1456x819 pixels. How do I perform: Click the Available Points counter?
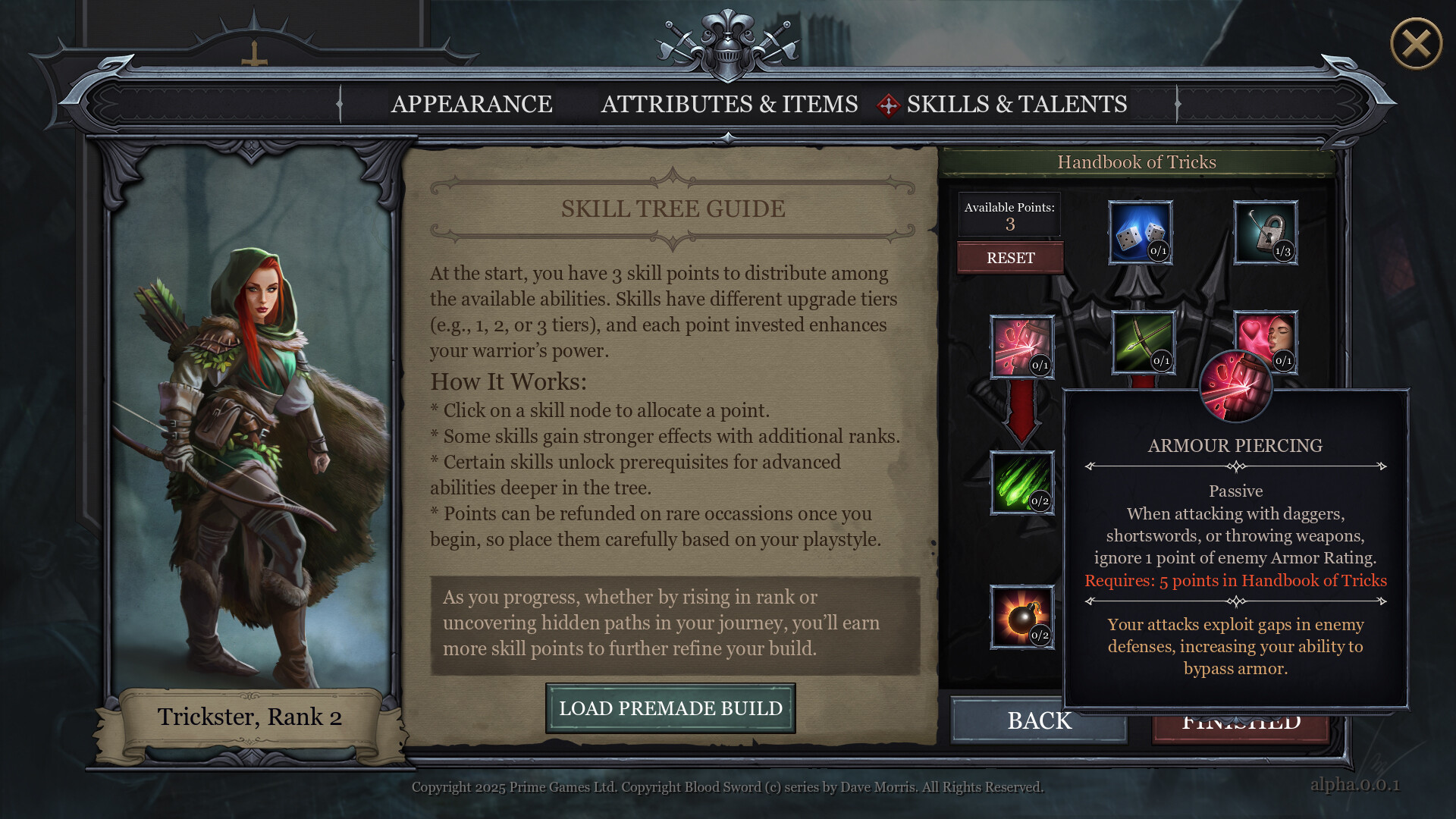(1009, 215)
